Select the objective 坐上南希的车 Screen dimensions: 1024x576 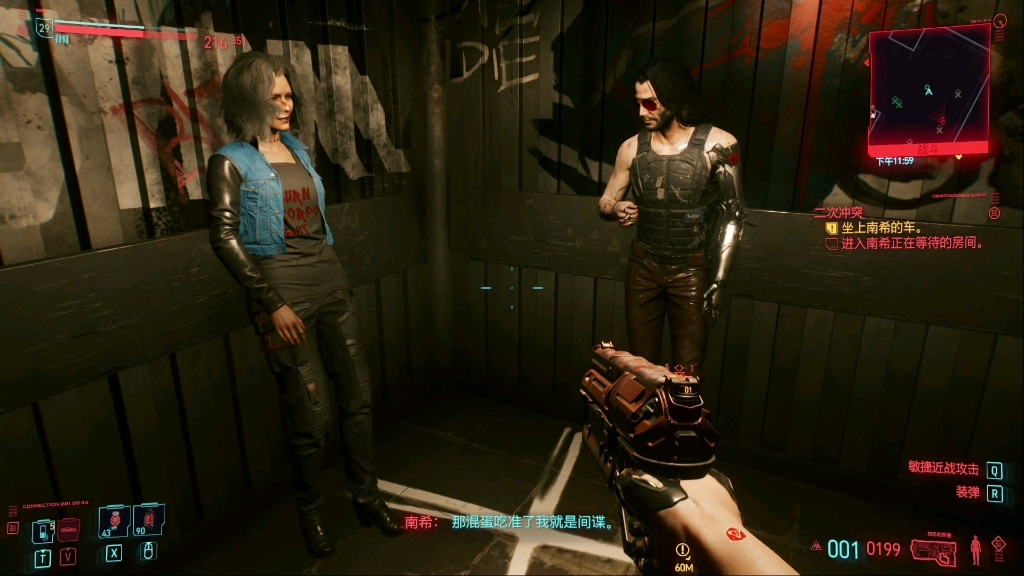[880, 228]
